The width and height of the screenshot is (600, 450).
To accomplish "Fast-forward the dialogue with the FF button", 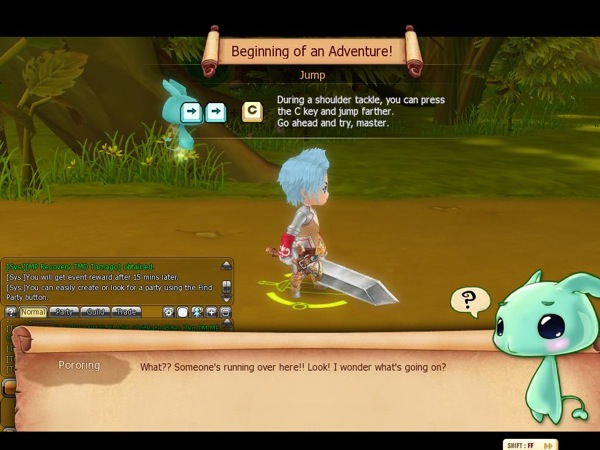I will click(530, 444).
